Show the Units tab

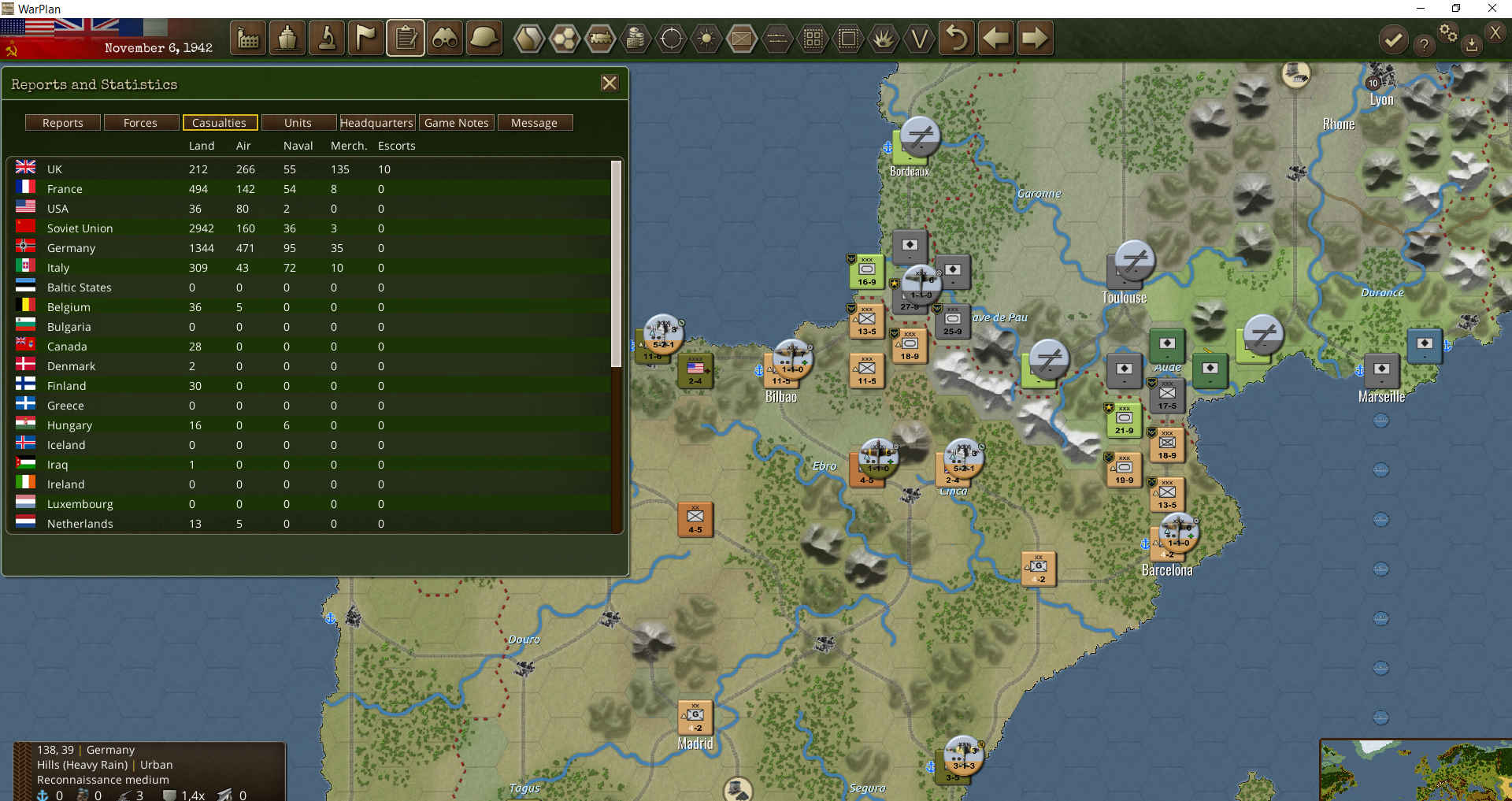[298, 123]
